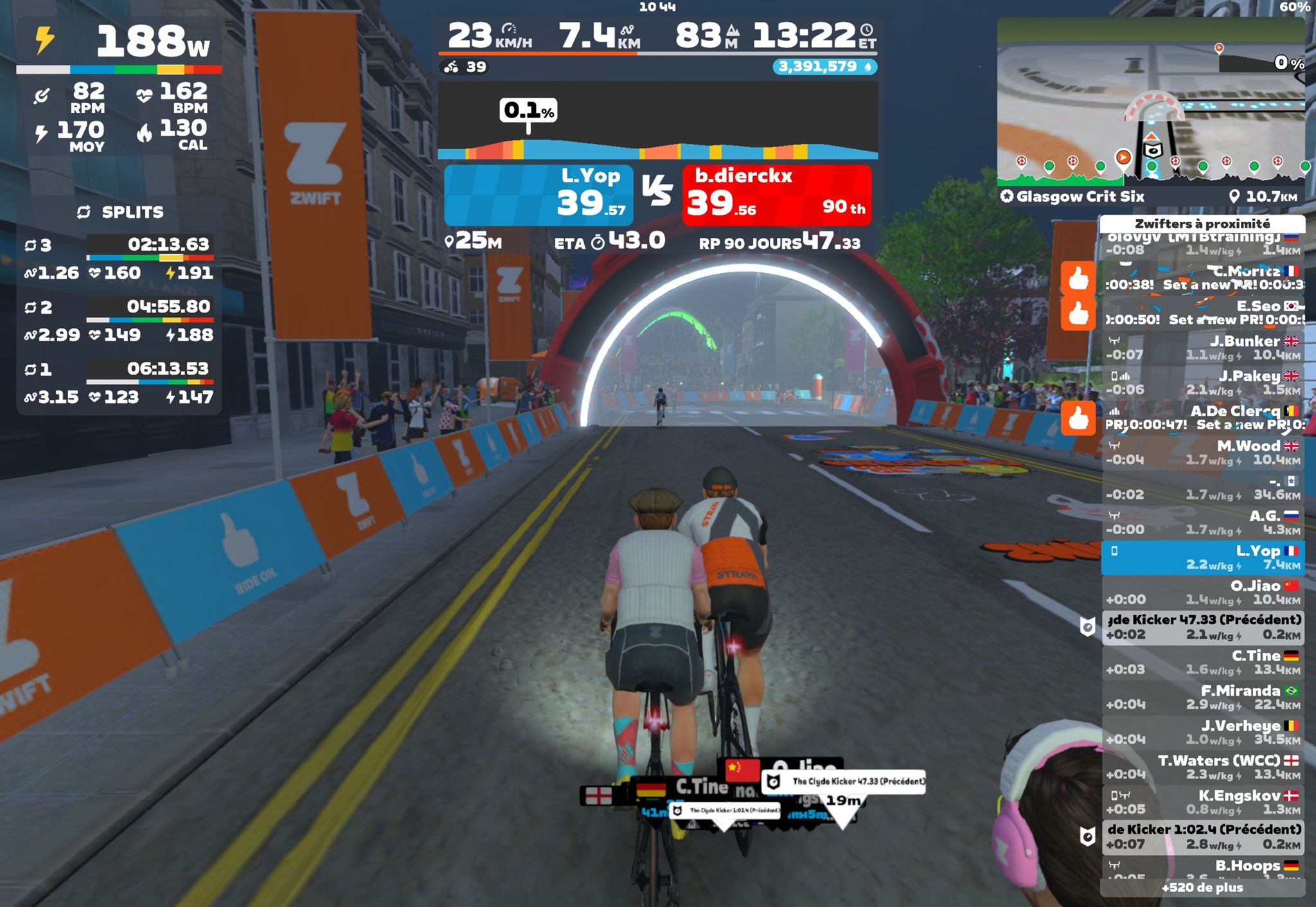The image size is (1316, 907).
Task: Give Ride On to C.Moritz
Action: click(1078, 278)
